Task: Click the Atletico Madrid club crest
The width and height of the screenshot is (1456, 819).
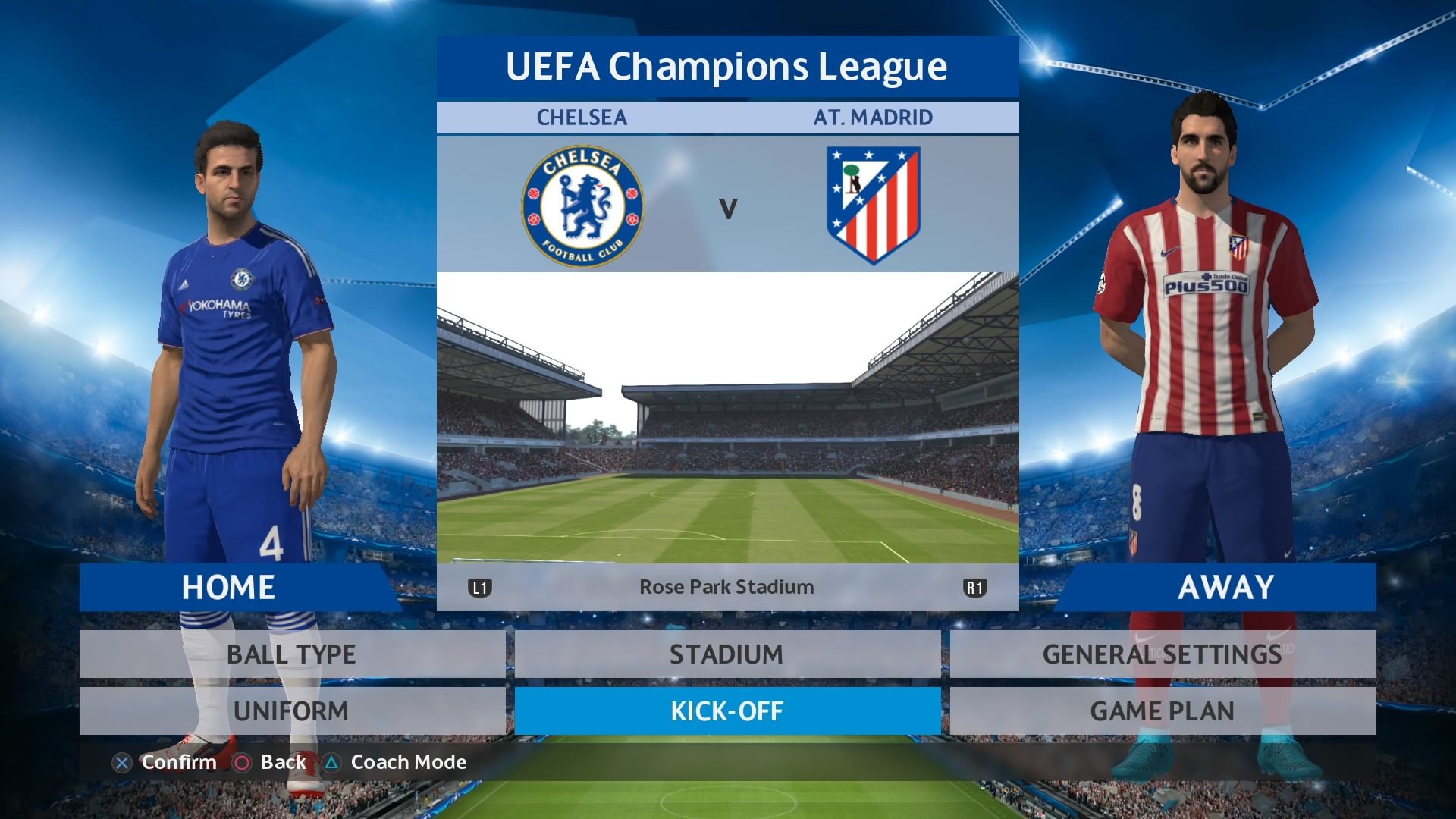Action: [x=874, y=203]
